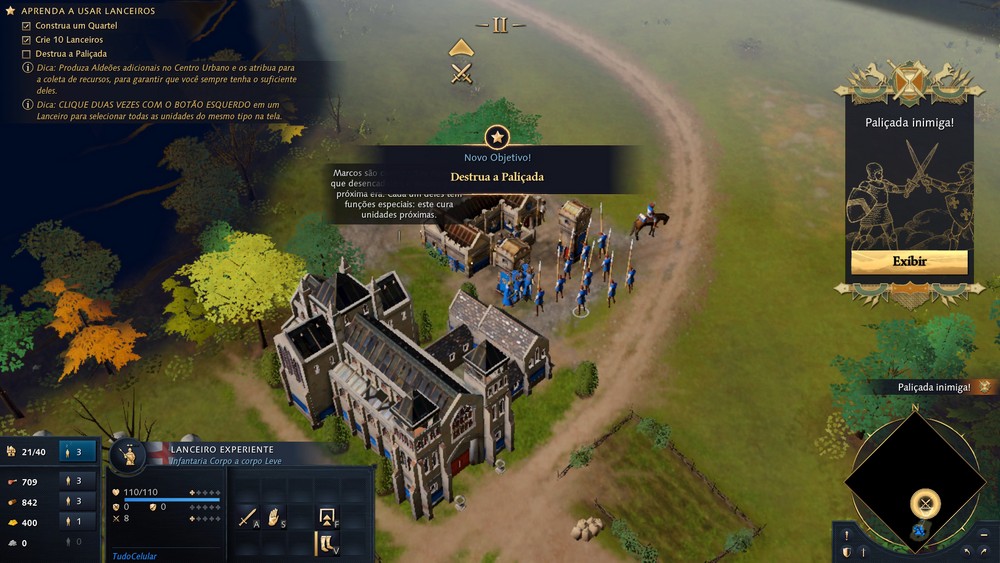Screen dimensions: 1000x563
Task: Click the minimap exclamation ping button
Action: pyautogui.click(x=847, y=535)
